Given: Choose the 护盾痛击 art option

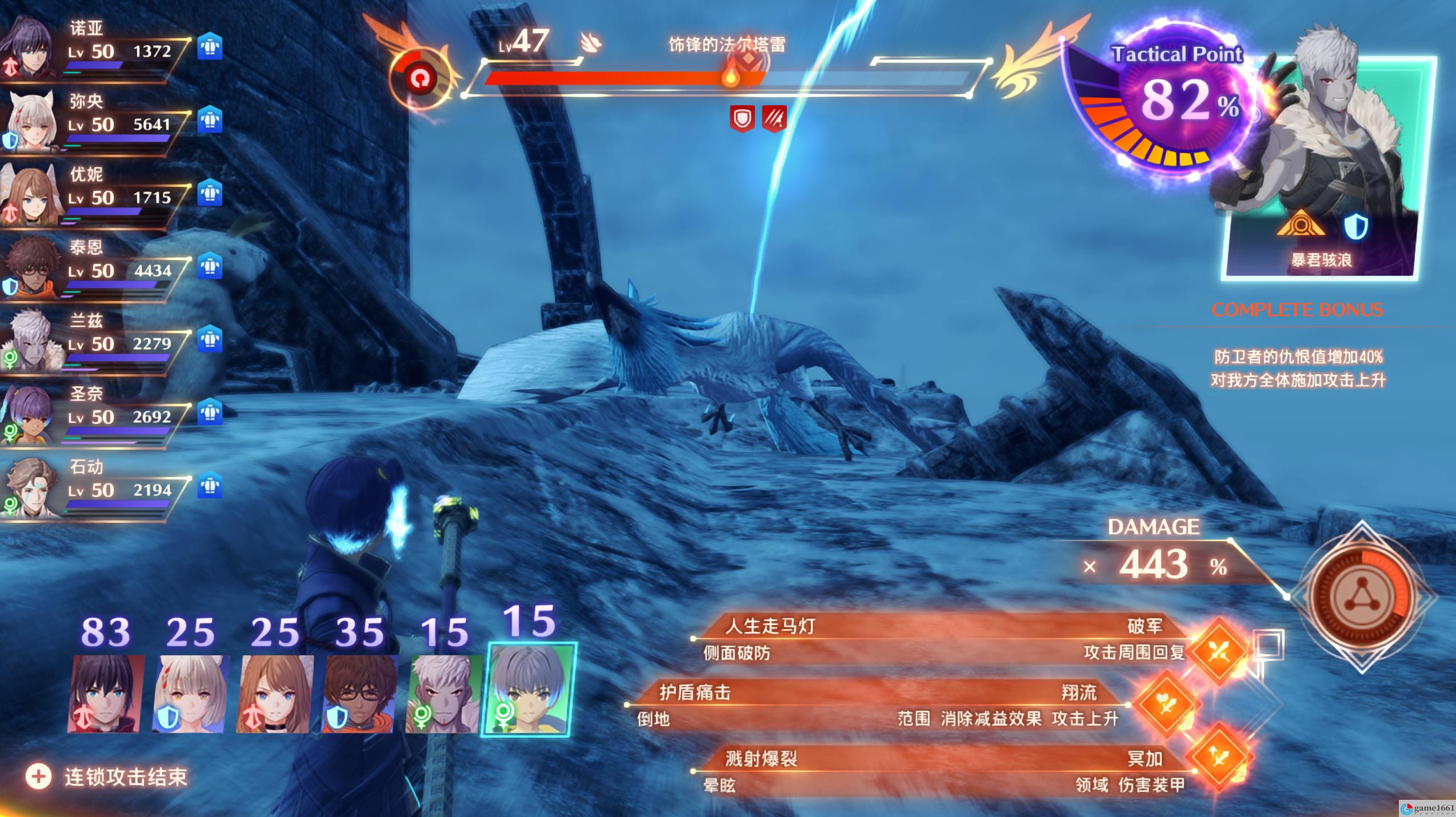Looking at the screenshot, I should tap(880, 705).
